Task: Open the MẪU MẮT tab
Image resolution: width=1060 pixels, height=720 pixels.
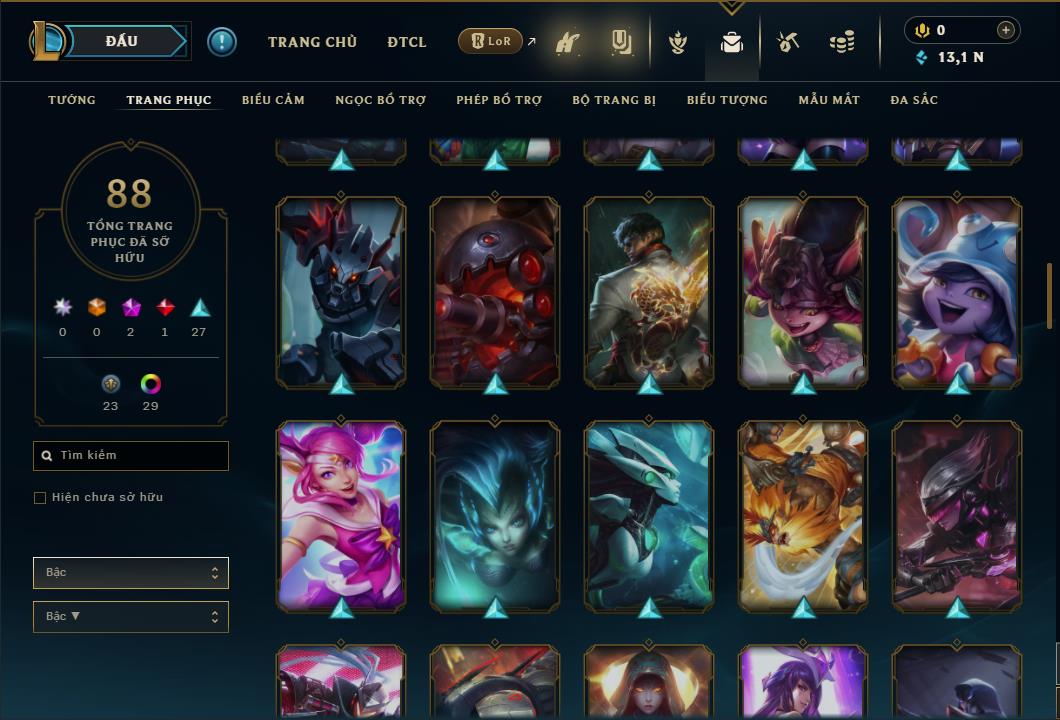Action: 829,100
